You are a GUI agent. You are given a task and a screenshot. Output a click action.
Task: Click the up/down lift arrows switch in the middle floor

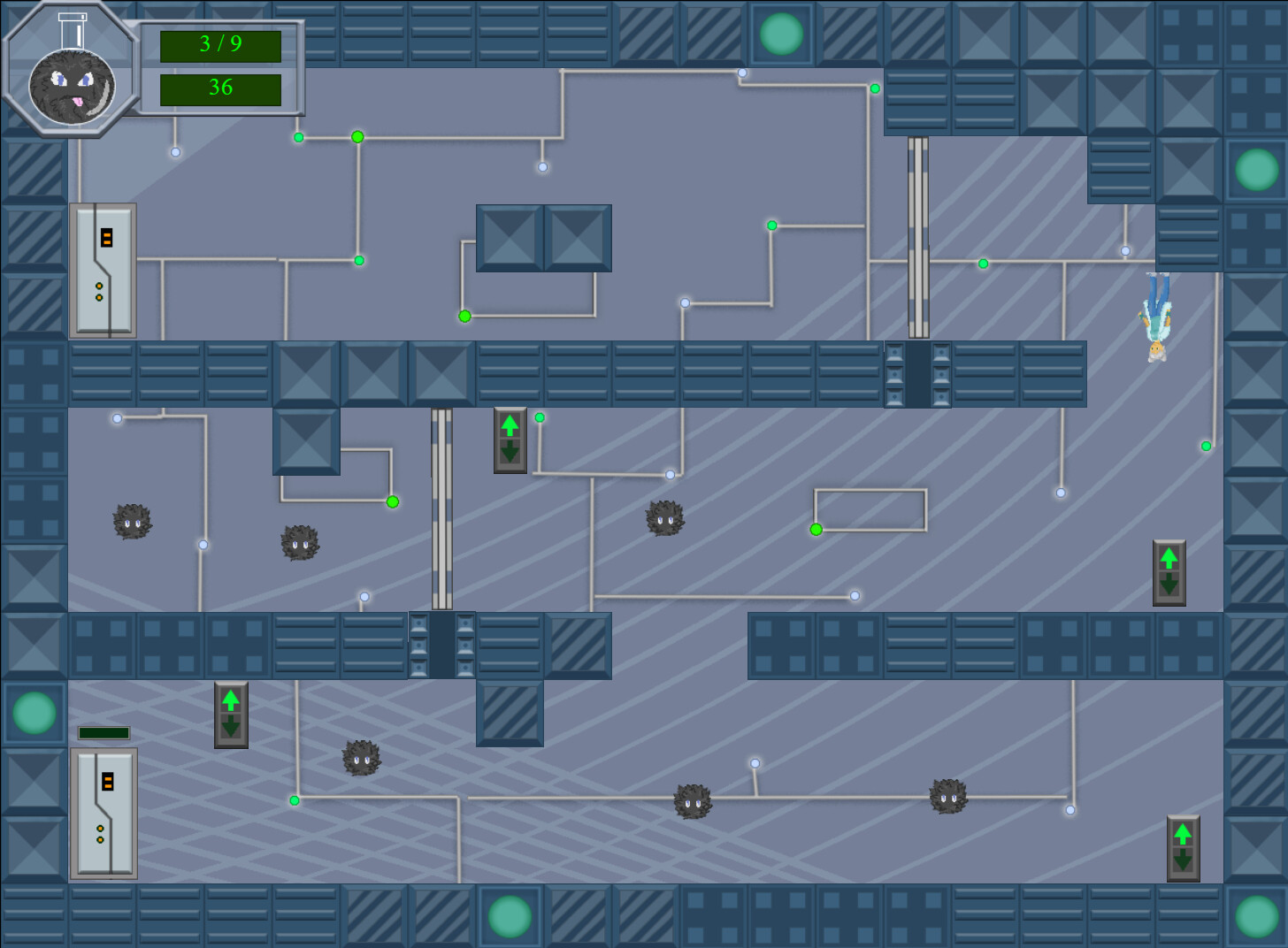pyautogui.click(x=510, y=440)
